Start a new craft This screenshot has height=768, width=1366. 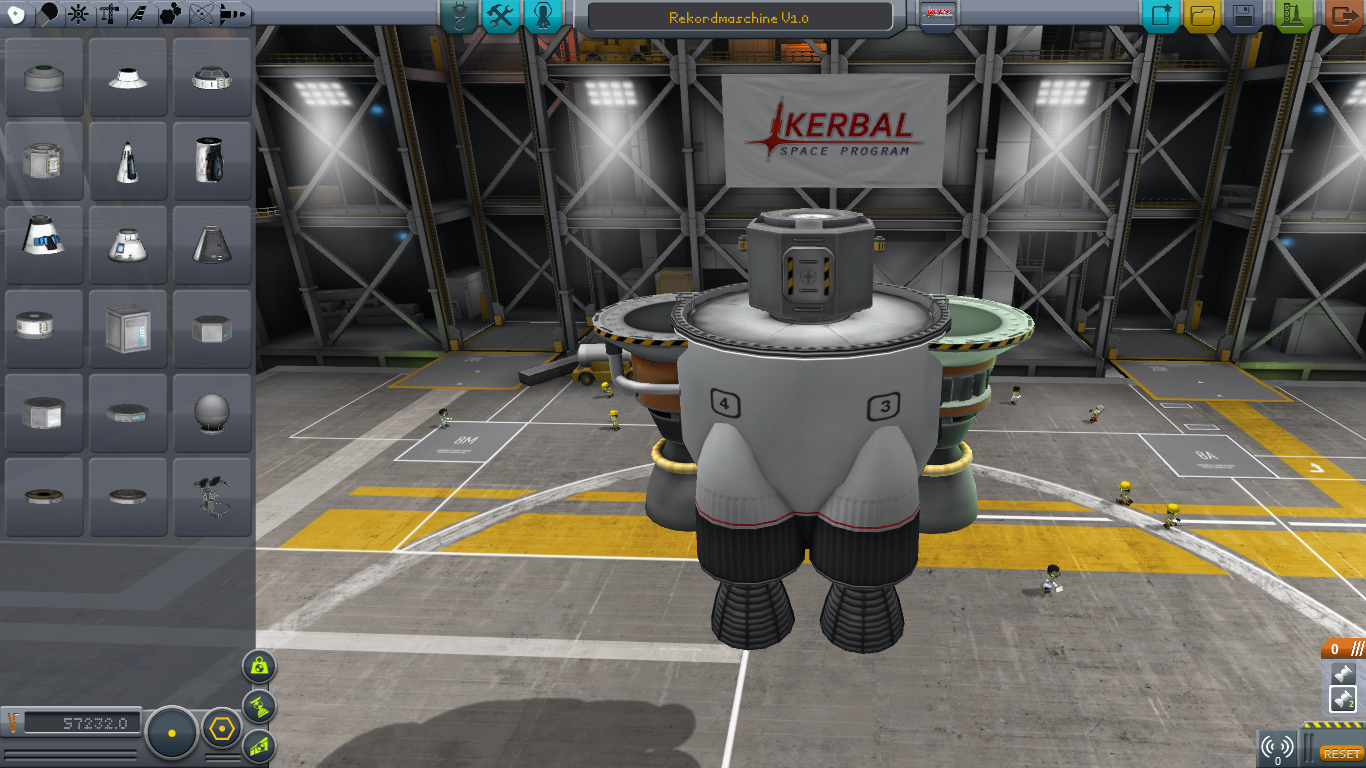tap(1162, 16)
